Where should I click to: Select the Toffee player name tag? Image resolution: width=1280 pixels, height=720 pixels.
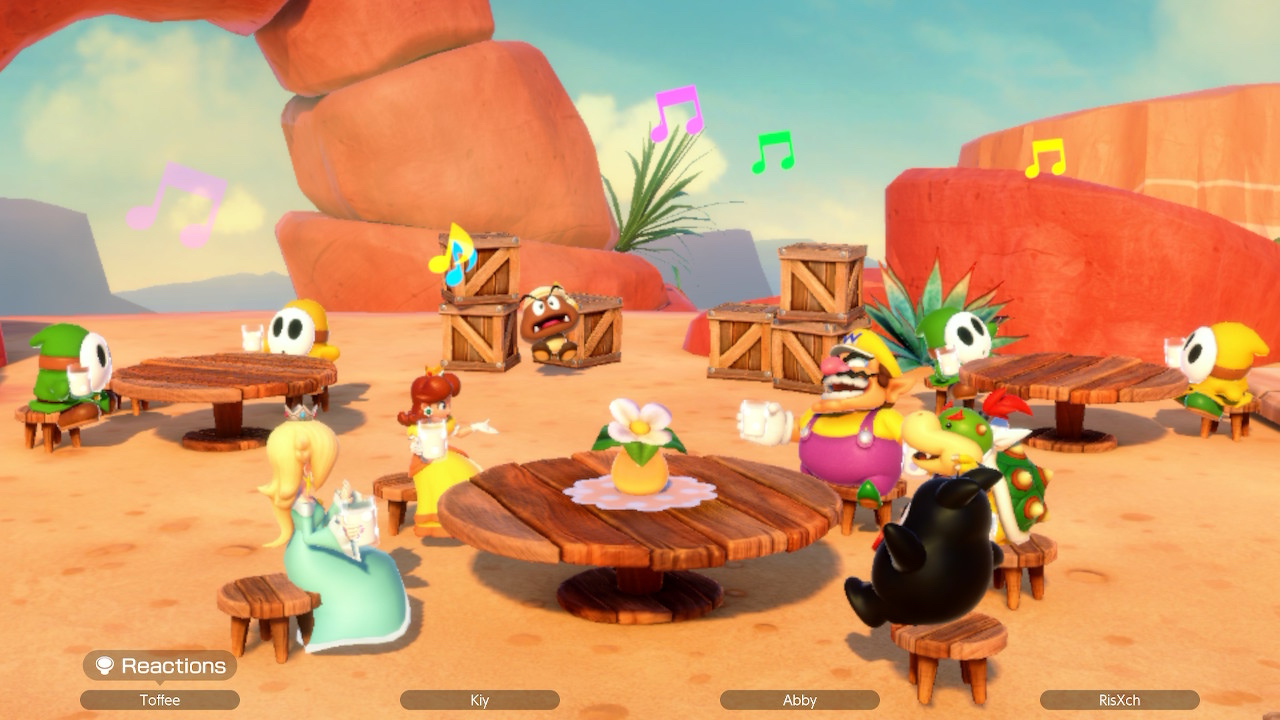tap(160, 700)
